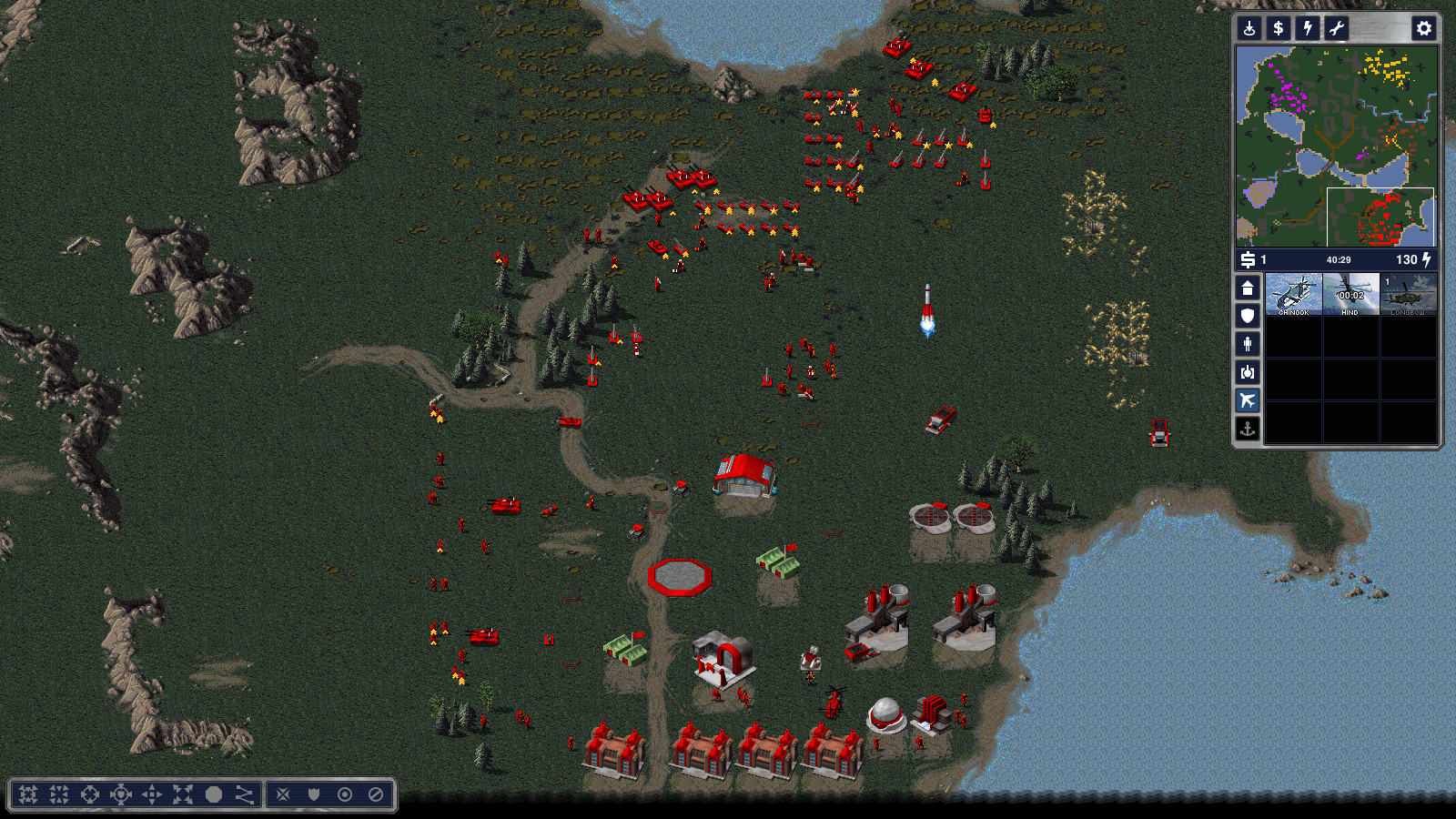
Task: Switch to the defense shield production tab
Action: [1248, 316]
